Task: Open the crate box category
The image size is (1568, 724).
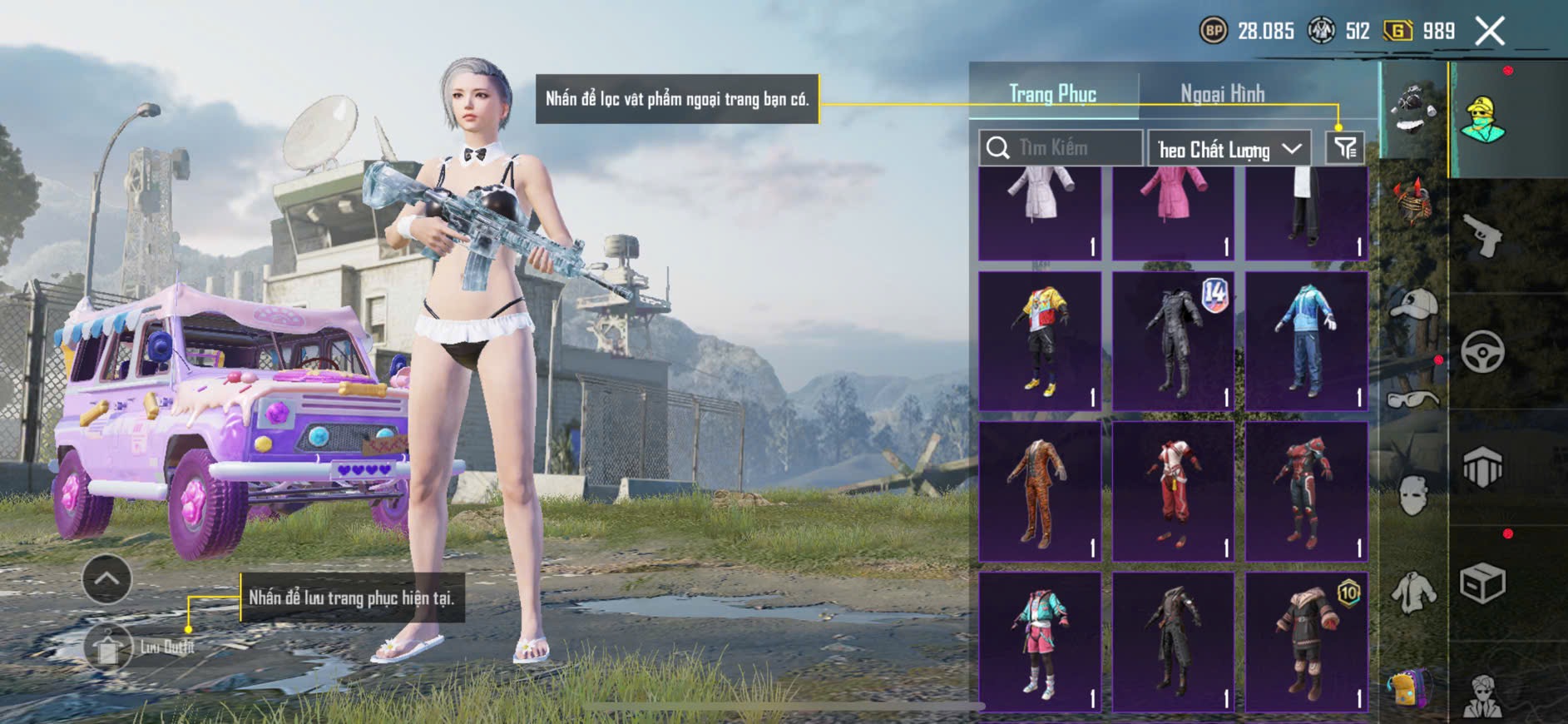Action: tap(1482, 583)
